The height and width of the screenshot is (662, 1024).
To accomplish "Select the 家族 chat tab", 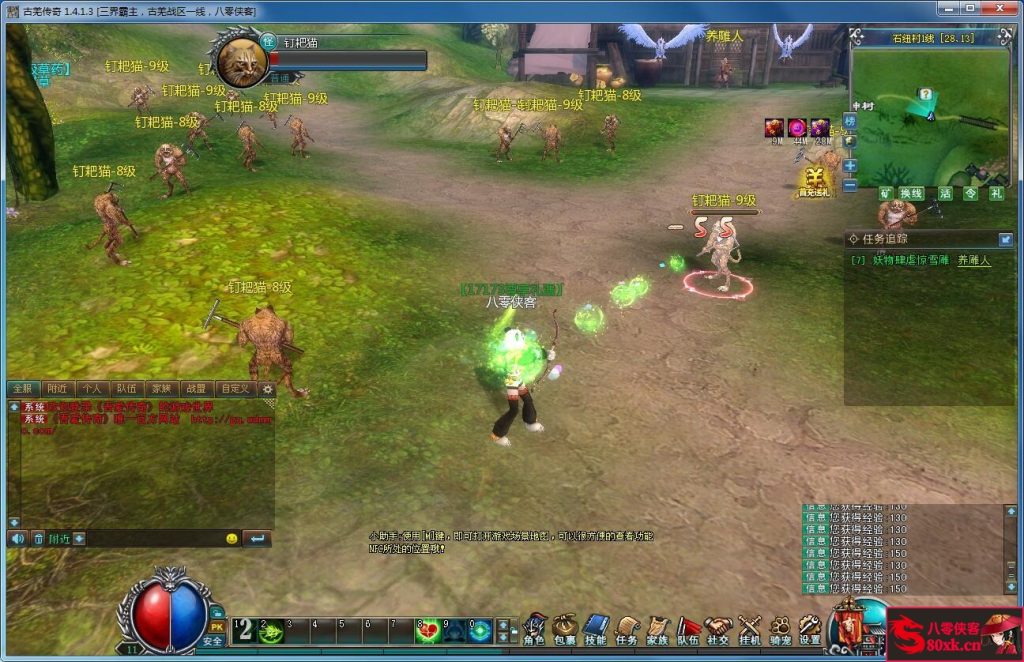I will point(161,388).
